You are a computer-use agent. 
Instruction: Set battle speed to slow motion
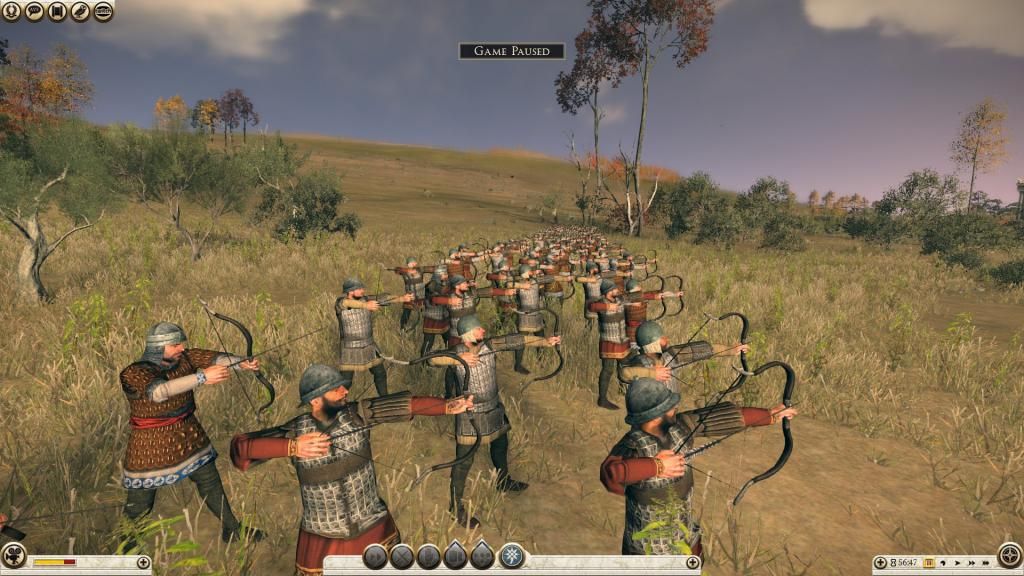pos(943,563)
